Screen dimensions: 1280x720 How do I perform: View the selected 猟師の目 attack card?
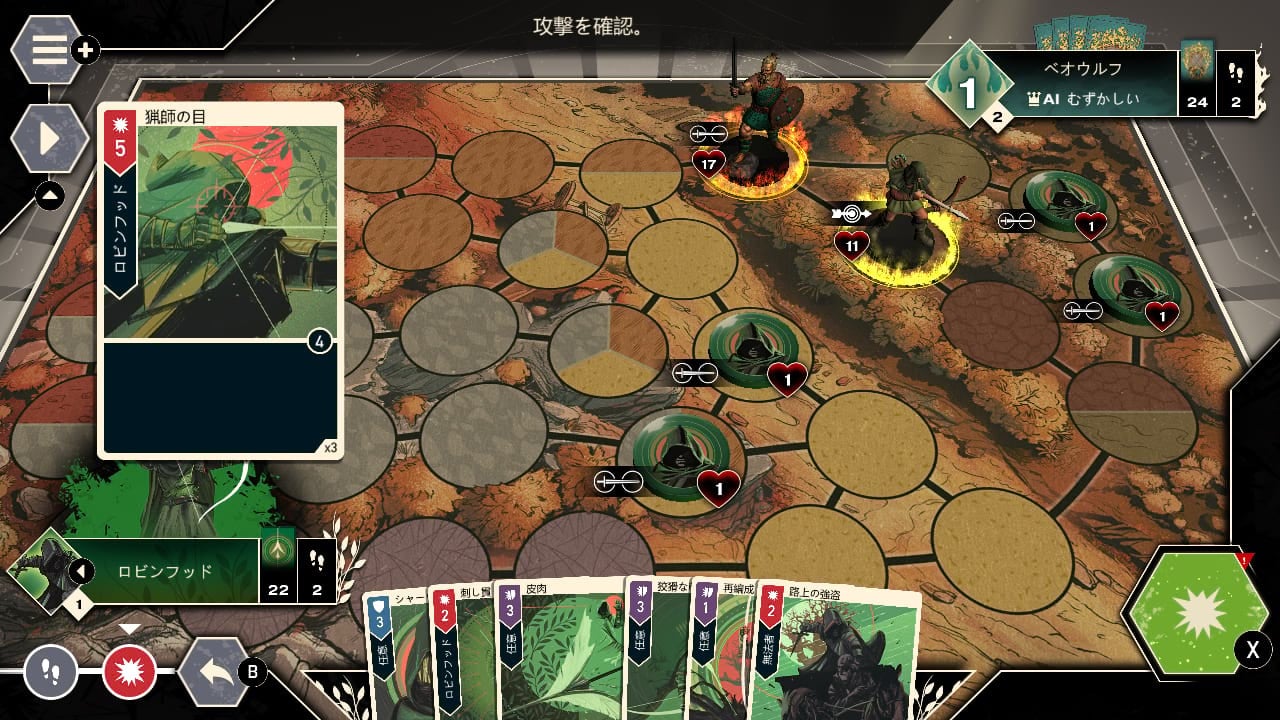click(220, 280)
